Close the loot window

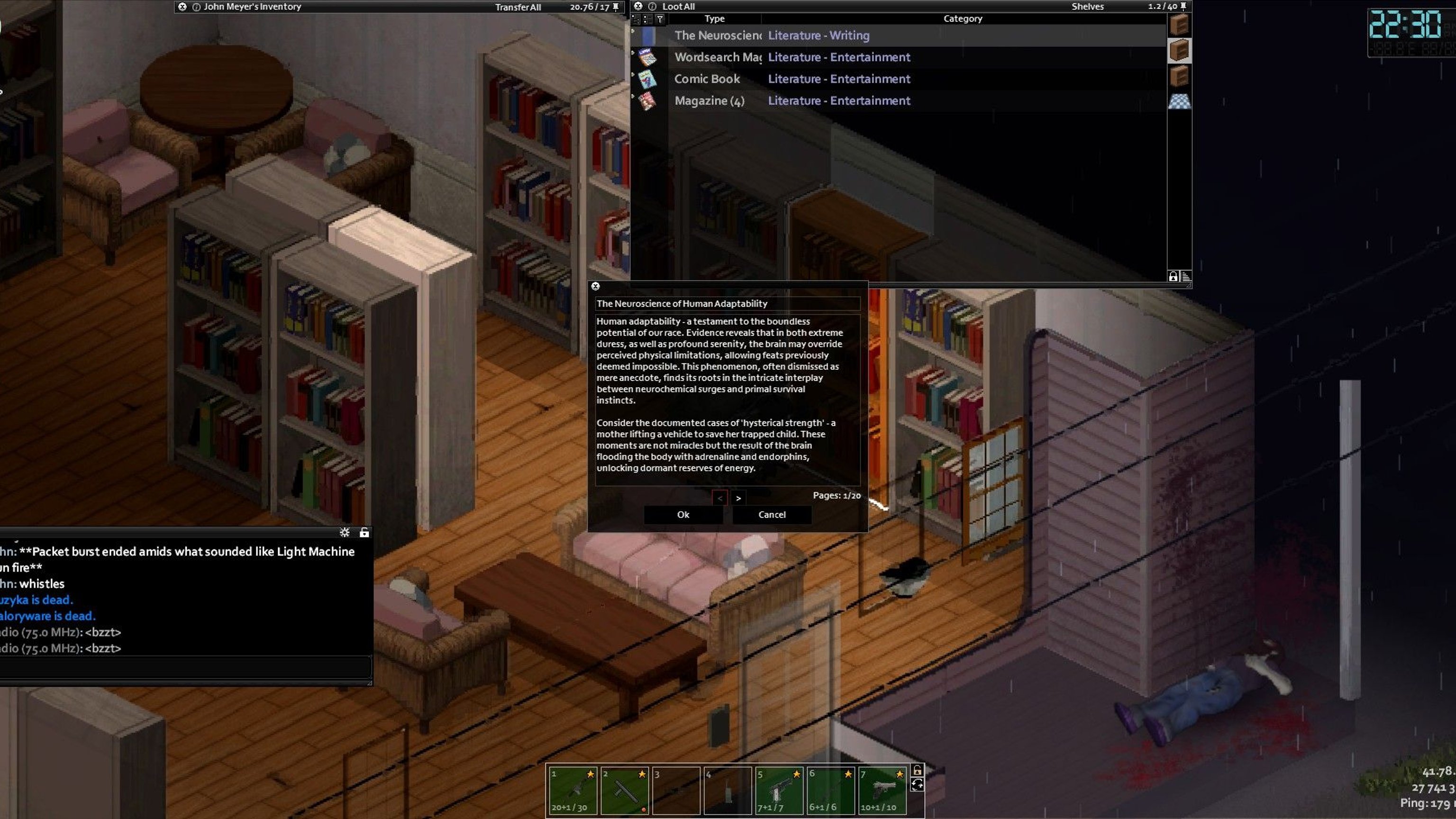point(638,6)
